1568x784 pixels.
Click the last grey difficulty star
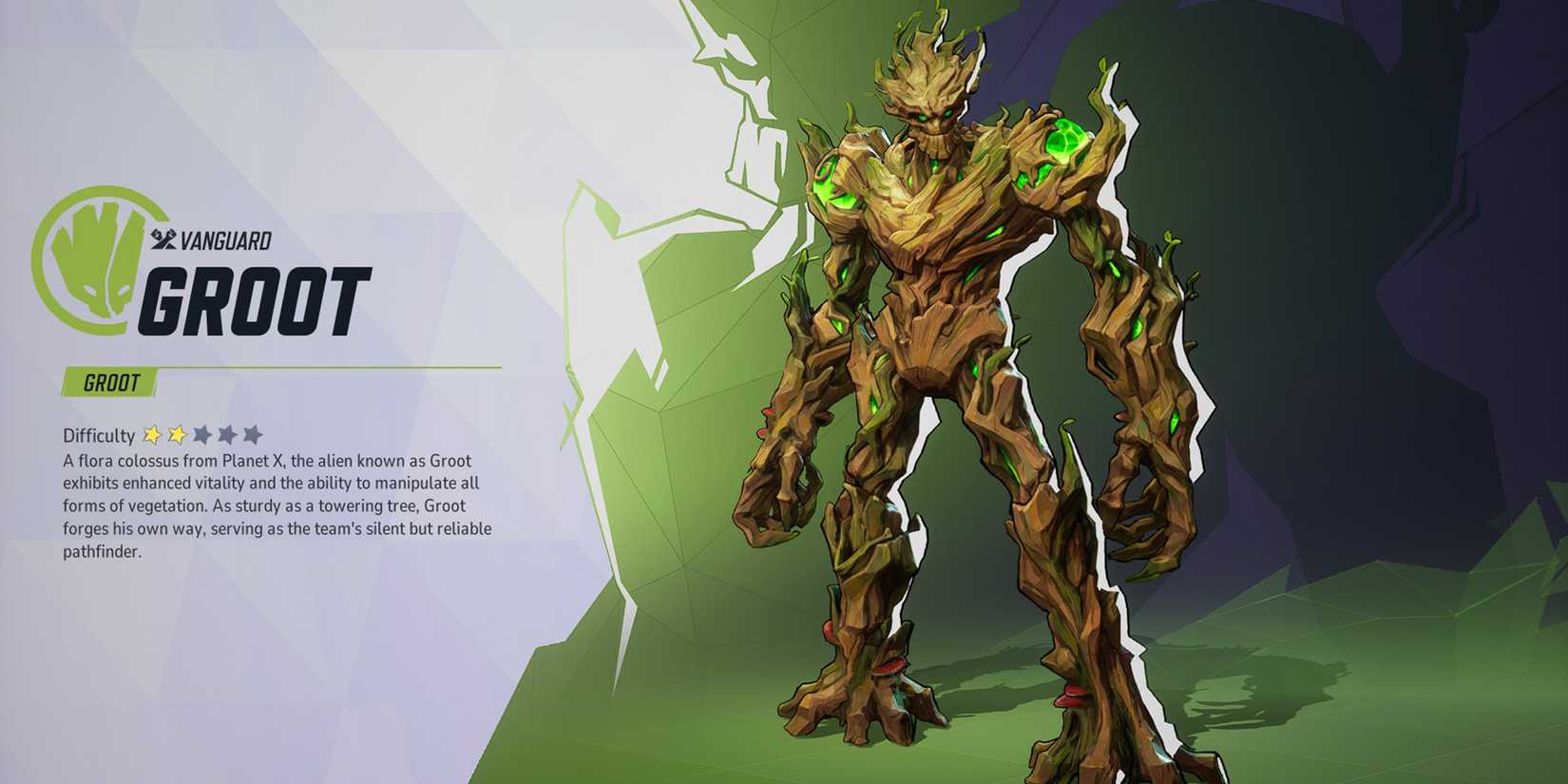pos(254,434)
